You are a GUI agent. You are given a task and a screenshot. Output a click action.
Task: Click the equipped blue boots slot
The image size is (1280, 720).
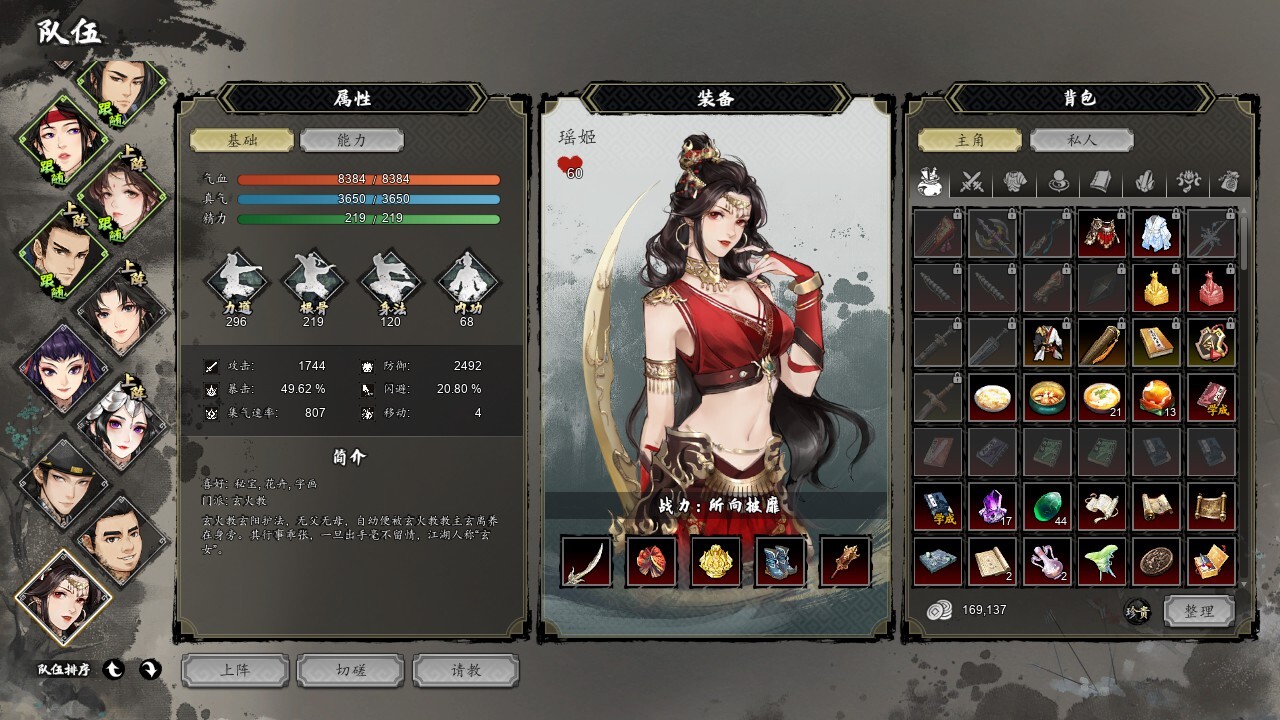click(x=780, y=561)
